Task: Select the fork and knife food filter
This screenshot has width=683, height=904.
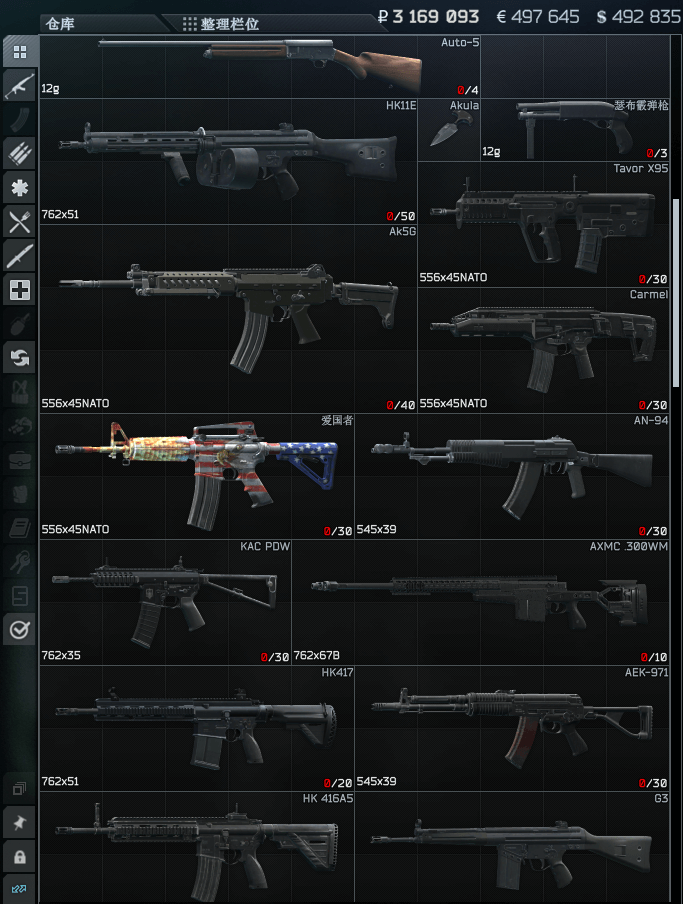Action: [x=19, y=222]
